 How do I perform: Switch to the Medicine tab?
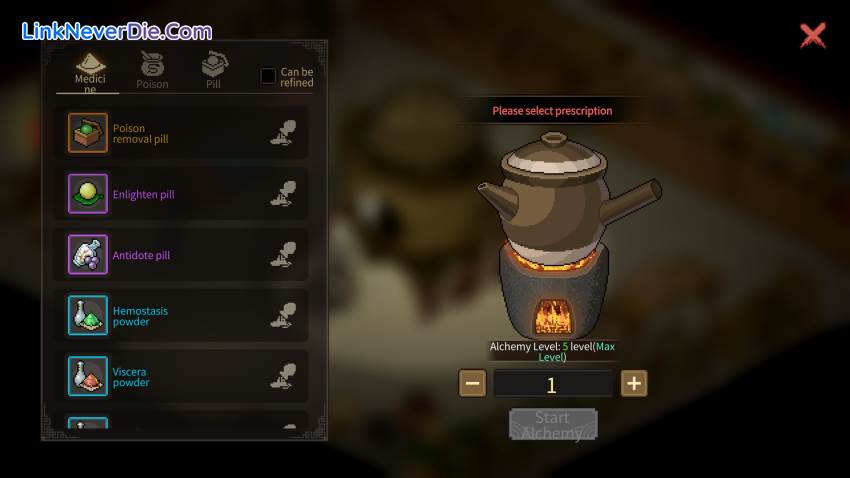88,72
